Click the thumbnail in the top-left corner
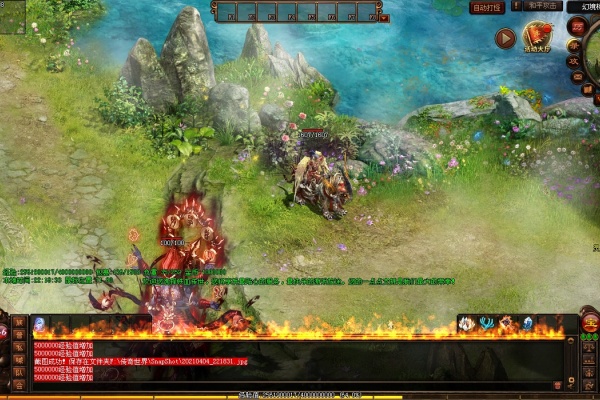600x400 pixels. 12,17
